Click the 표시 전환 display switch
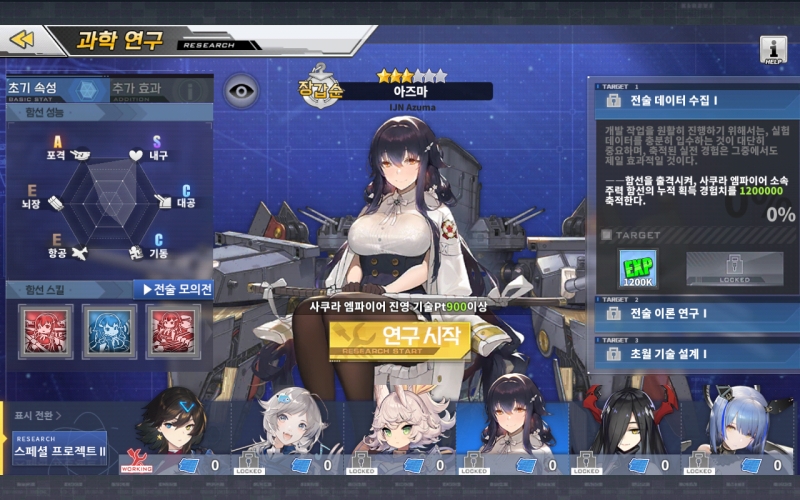 coord(37,416)
